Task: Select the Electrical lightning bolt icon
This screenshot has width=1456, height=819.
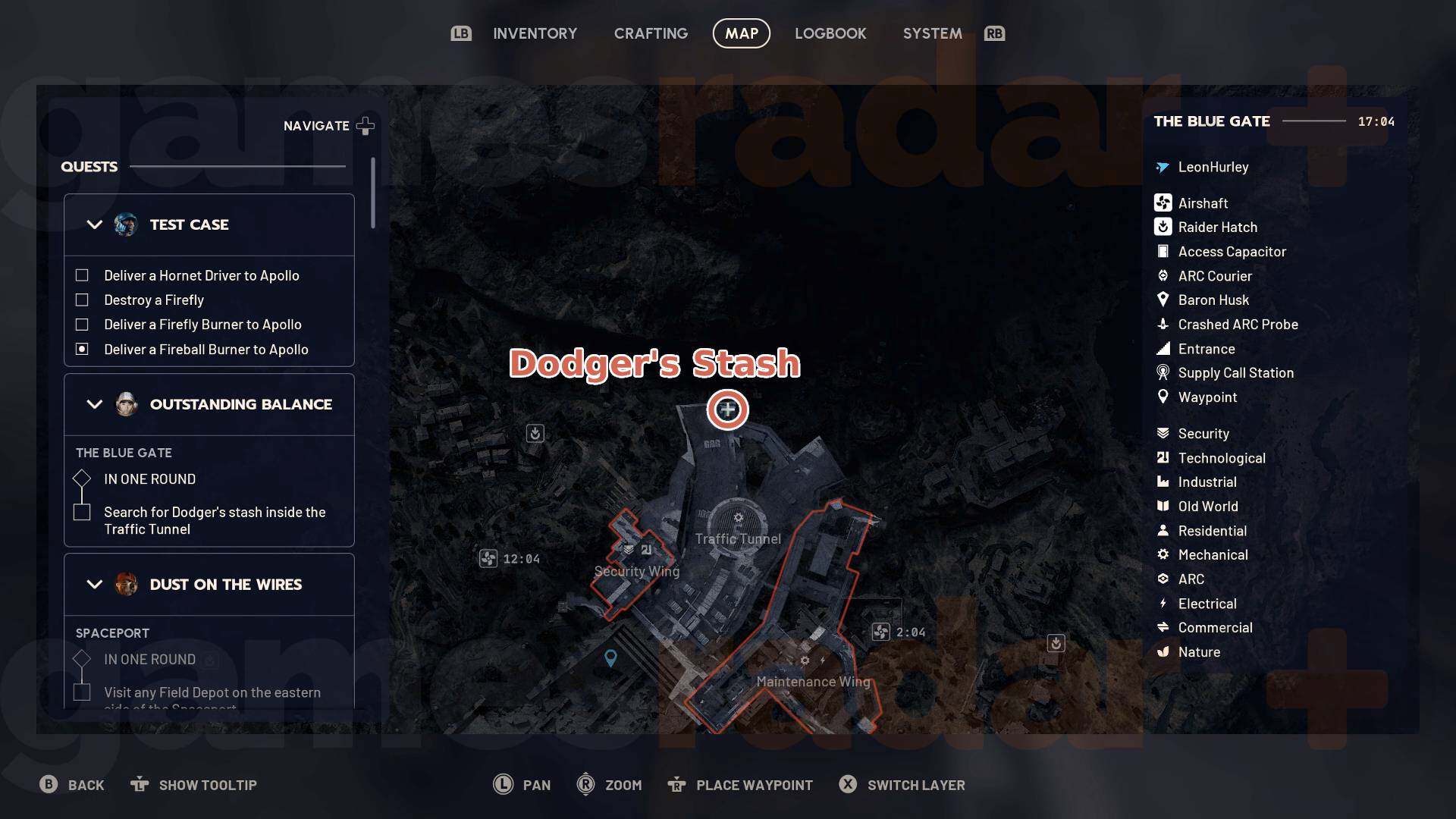Action: (x=1162, y=603)
